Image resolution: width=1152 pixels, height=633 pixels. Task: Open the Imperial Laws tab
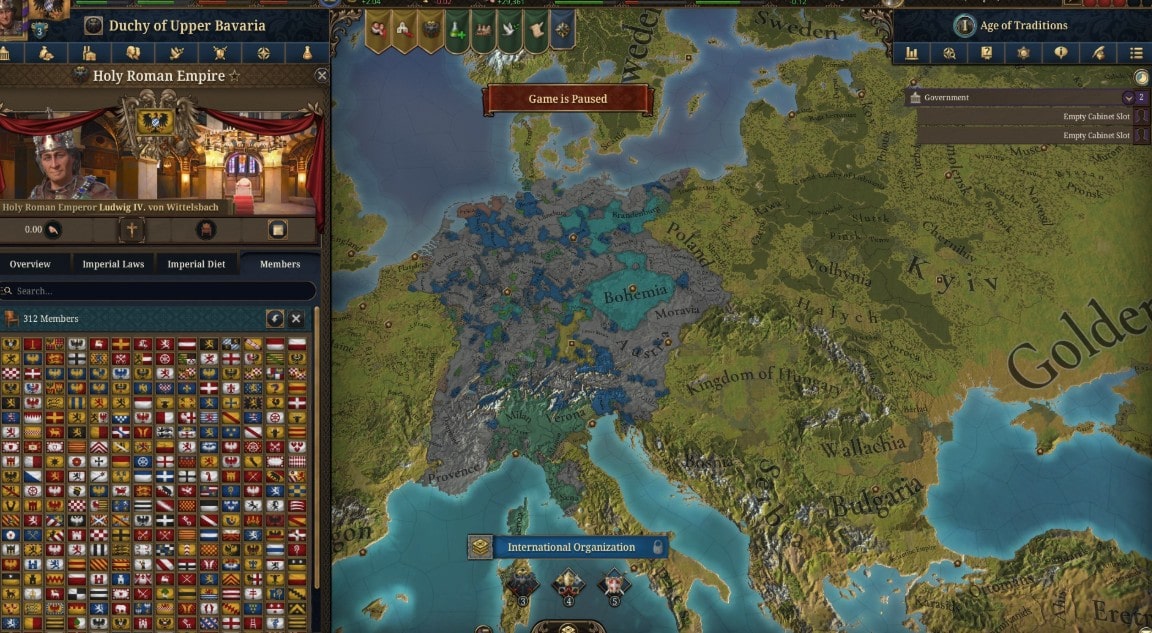[113, 264]
